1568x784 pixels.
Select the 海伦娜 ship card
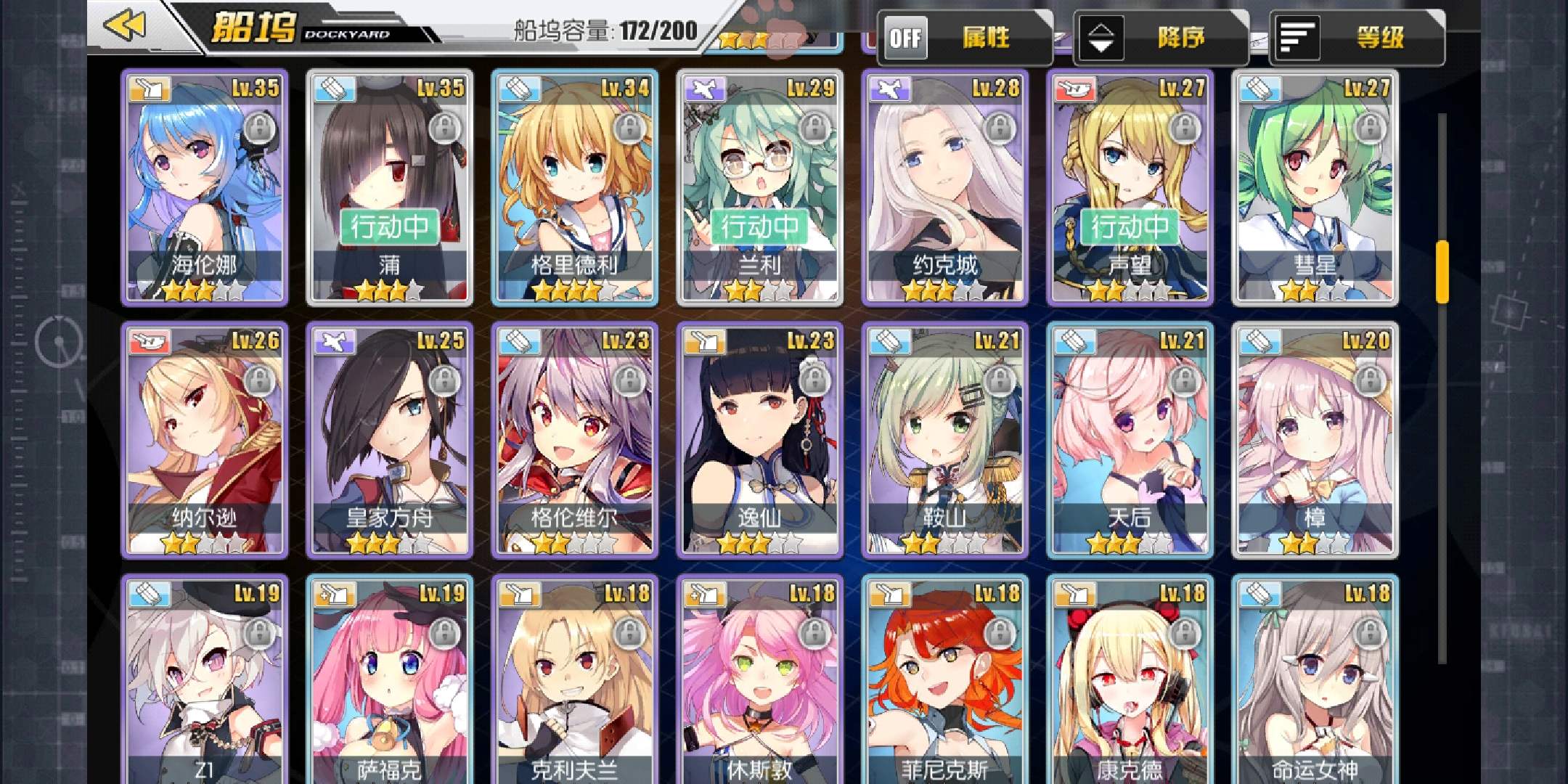click(205, 187)
